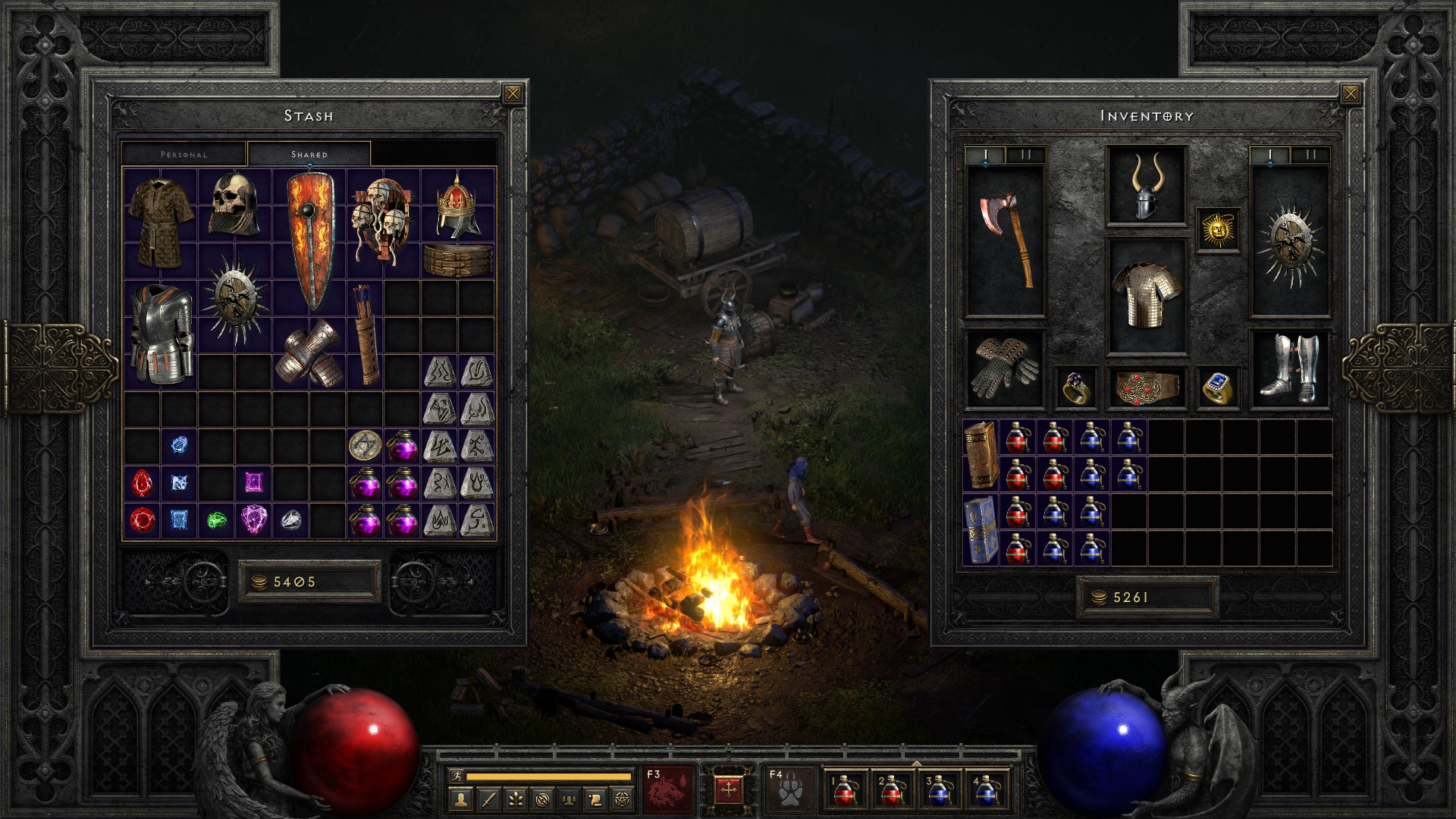Click the equipped sun amulet
The image size is (1456, 819).
click(1218, 230)
